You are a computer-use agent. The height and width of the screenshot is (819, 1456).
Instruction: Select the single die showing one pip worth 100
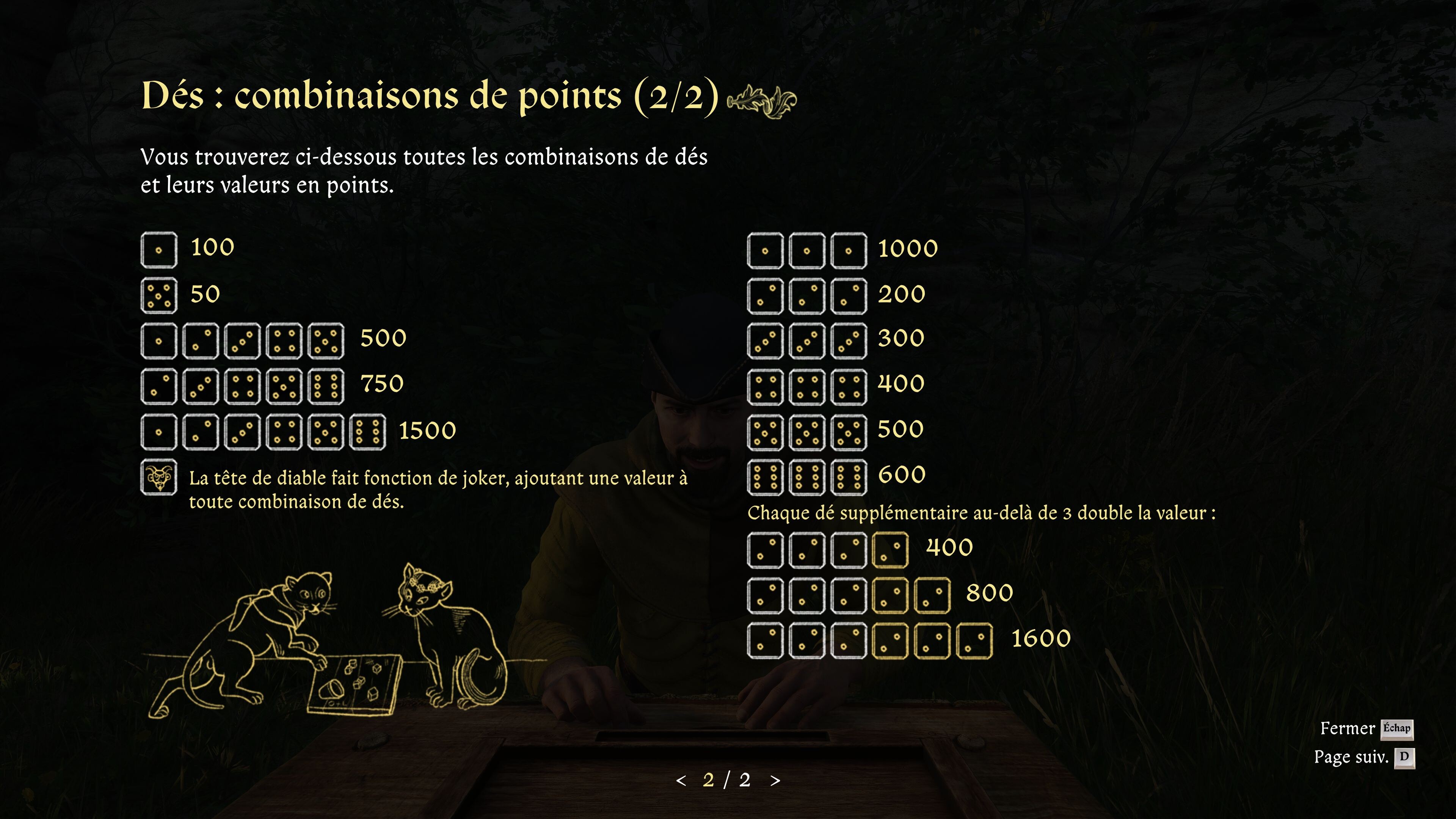tap(159, 249)
